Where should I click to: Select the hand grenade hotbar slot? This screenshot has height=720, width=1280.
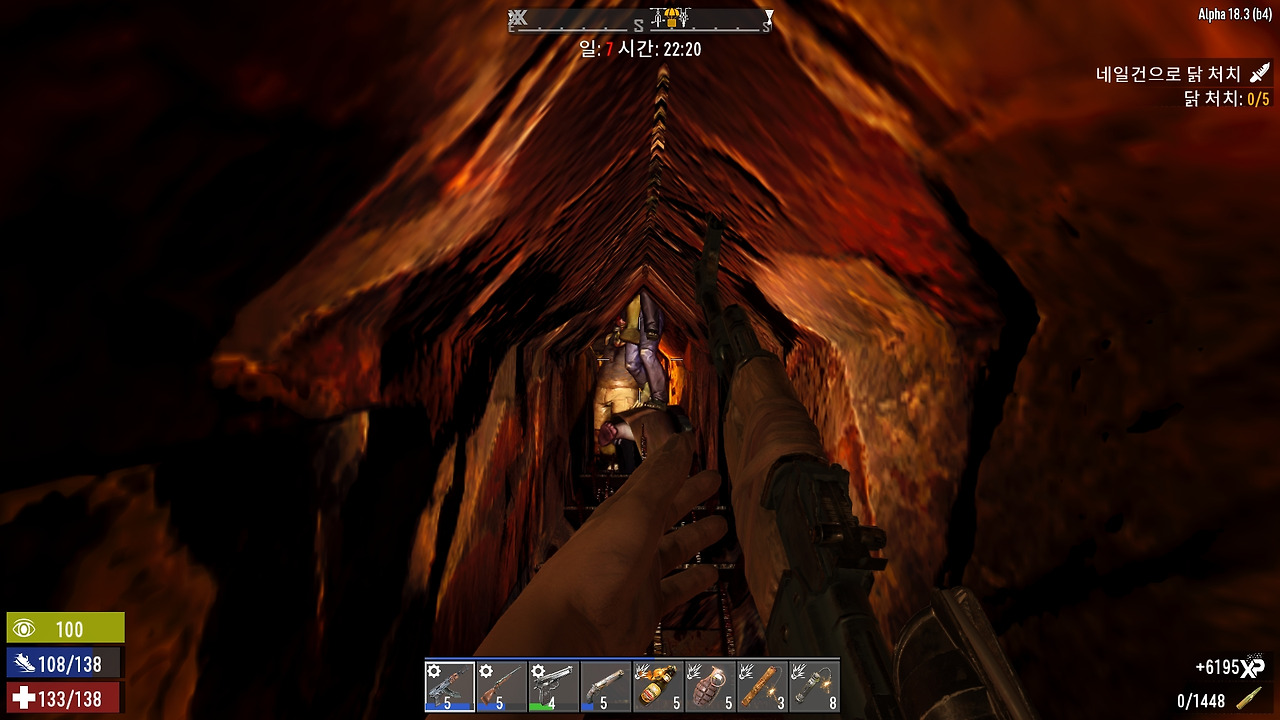(710, 686)
